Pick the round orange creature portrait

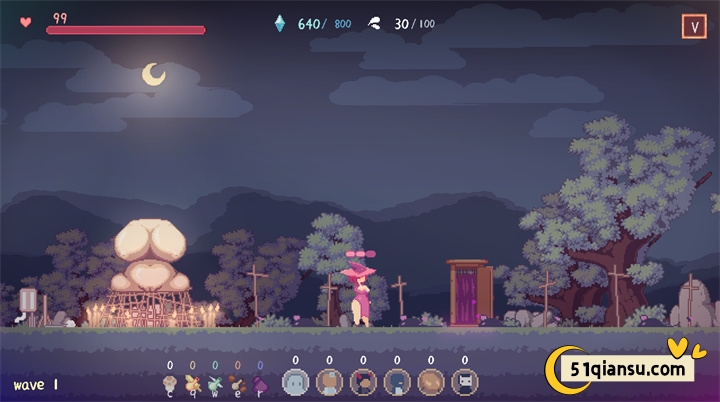click(431, 381)
